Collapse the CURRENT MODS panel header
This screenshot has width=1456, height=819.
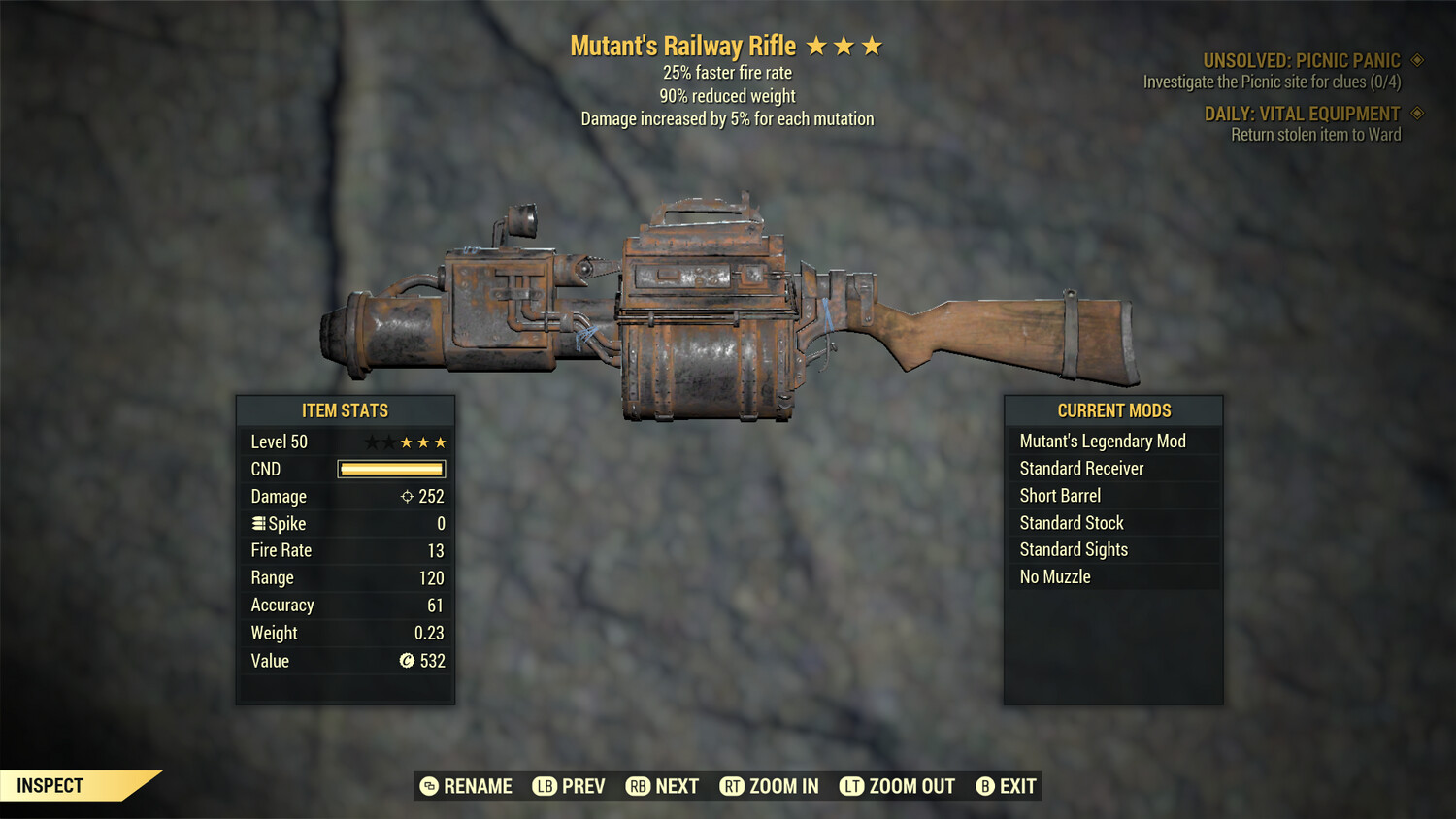click(x=1113, y=409)
